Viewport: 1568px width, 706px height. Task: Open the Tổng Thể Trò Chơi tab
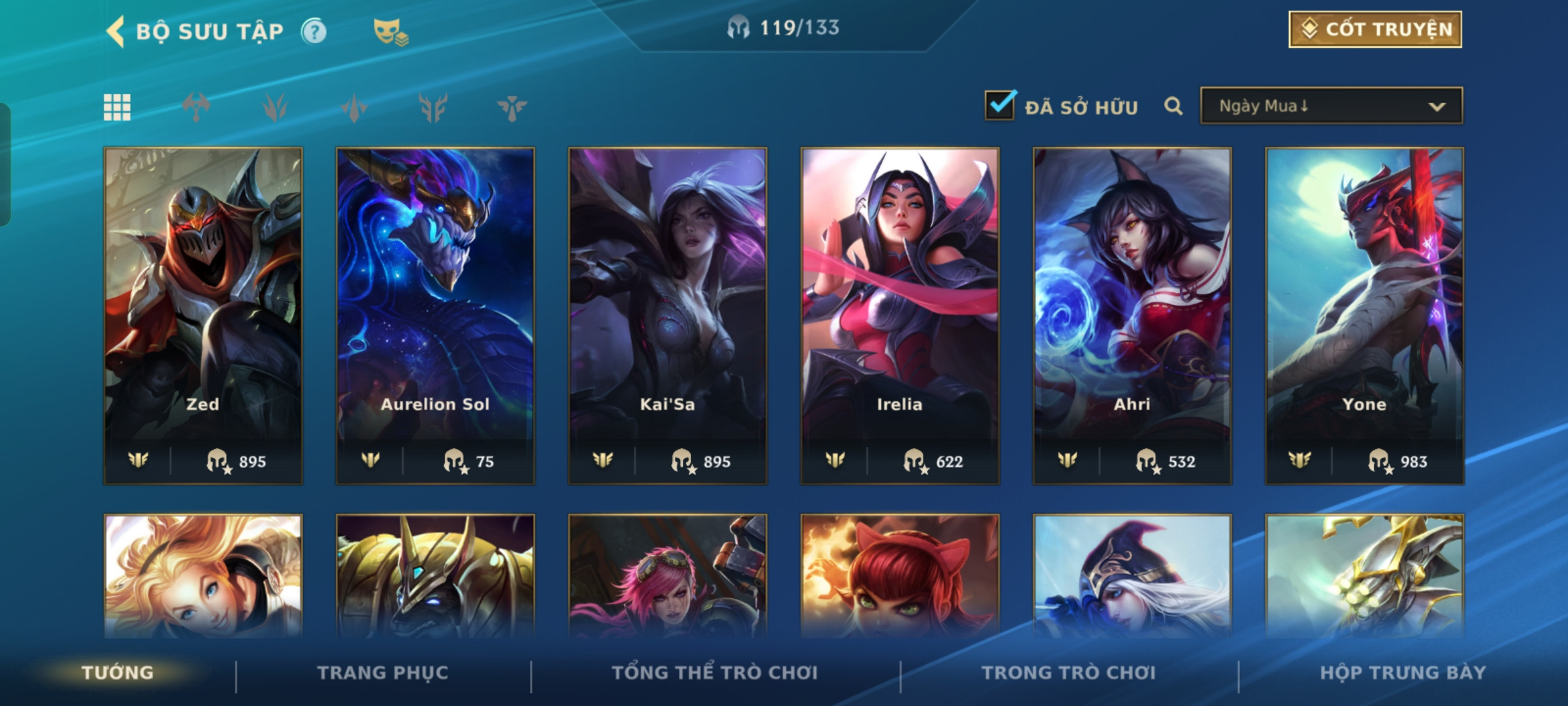(x=715, y=673)
